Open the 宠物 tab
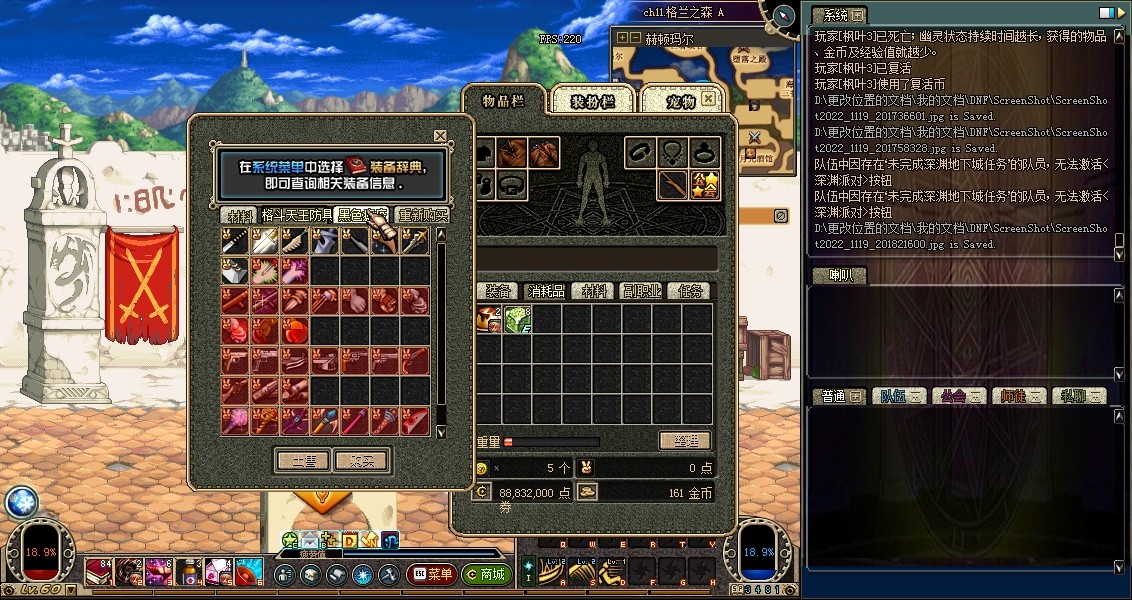The image size is (1132, 600). coord(680,101)
